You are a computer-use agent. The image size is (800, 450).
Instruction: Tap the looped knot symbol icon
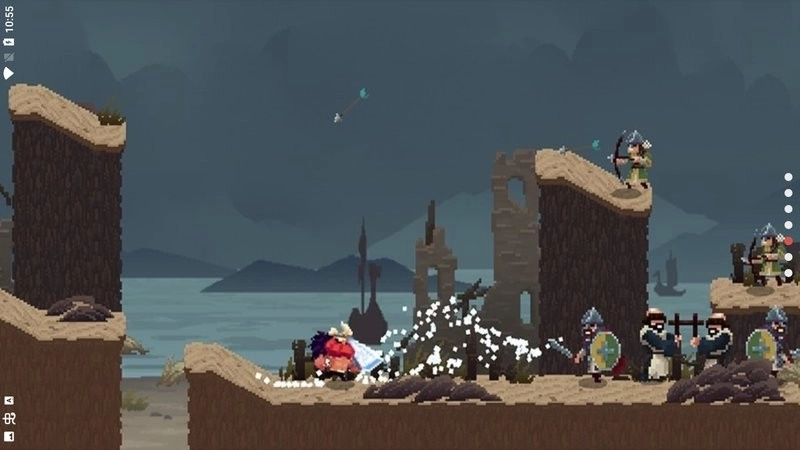pyautogui.click(x=9, y=418)
